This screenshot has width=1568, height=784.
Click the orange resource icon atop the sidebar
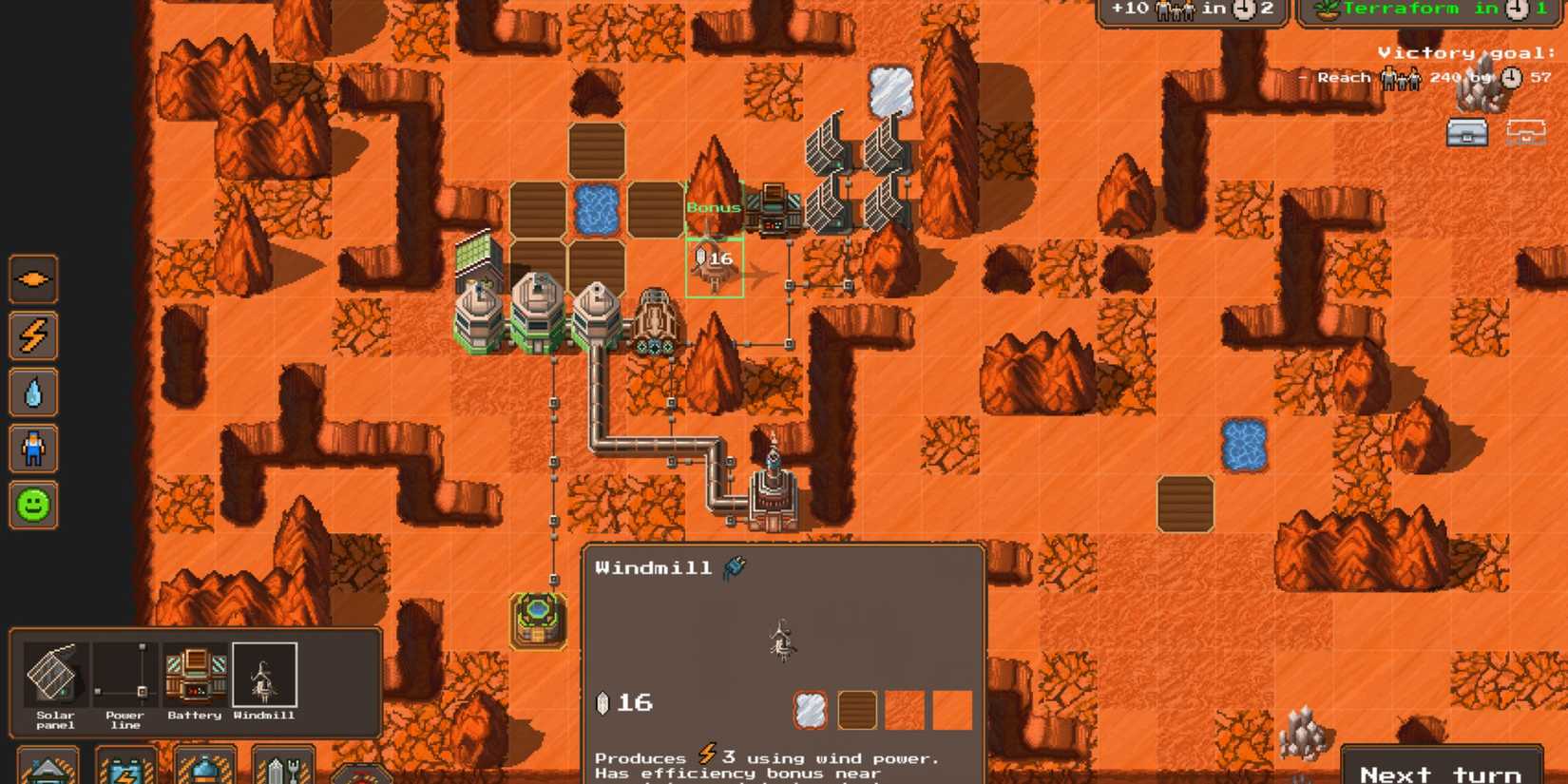33,277
